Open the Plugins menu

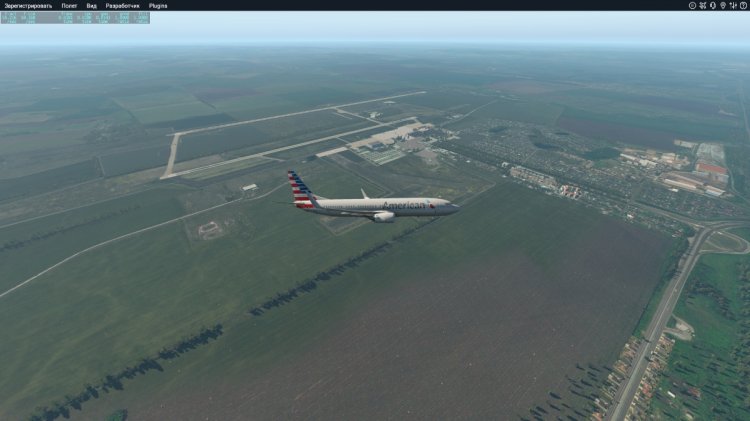[x=158, y=5]
